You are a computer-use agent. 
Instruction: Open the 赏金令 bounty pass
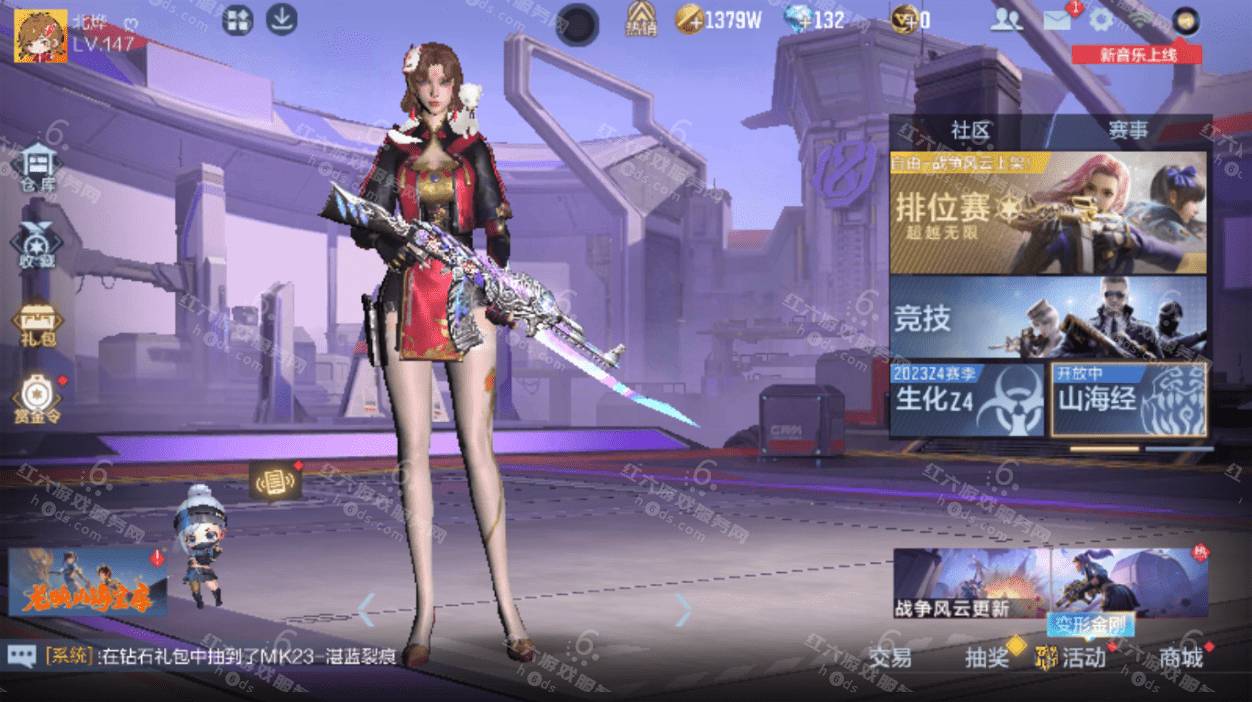[38, 398]
